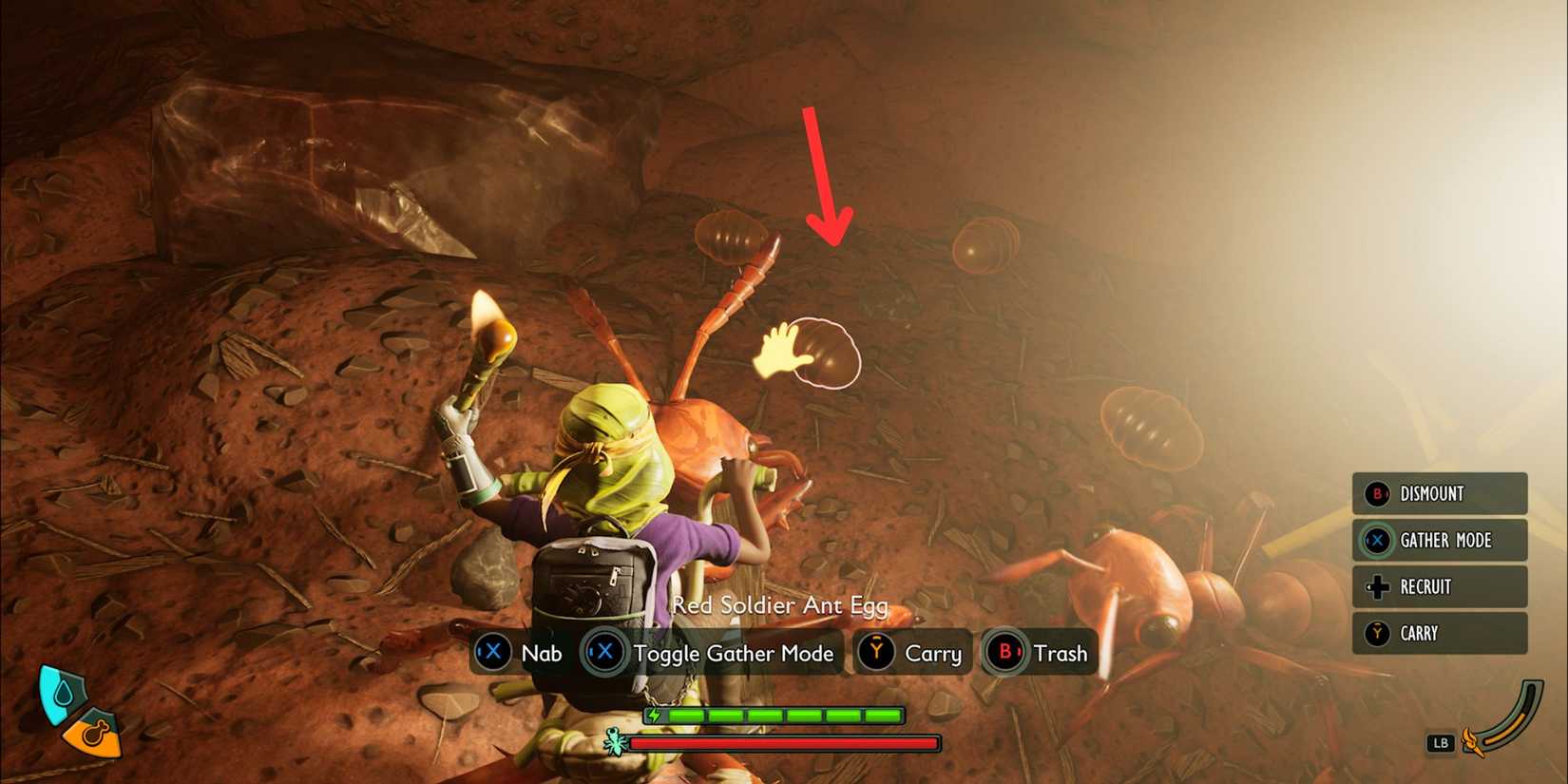Click the lightning bolt icon on the stamina bar
The height and width of the screenshot is (784, 1568).
pos(656,714)
